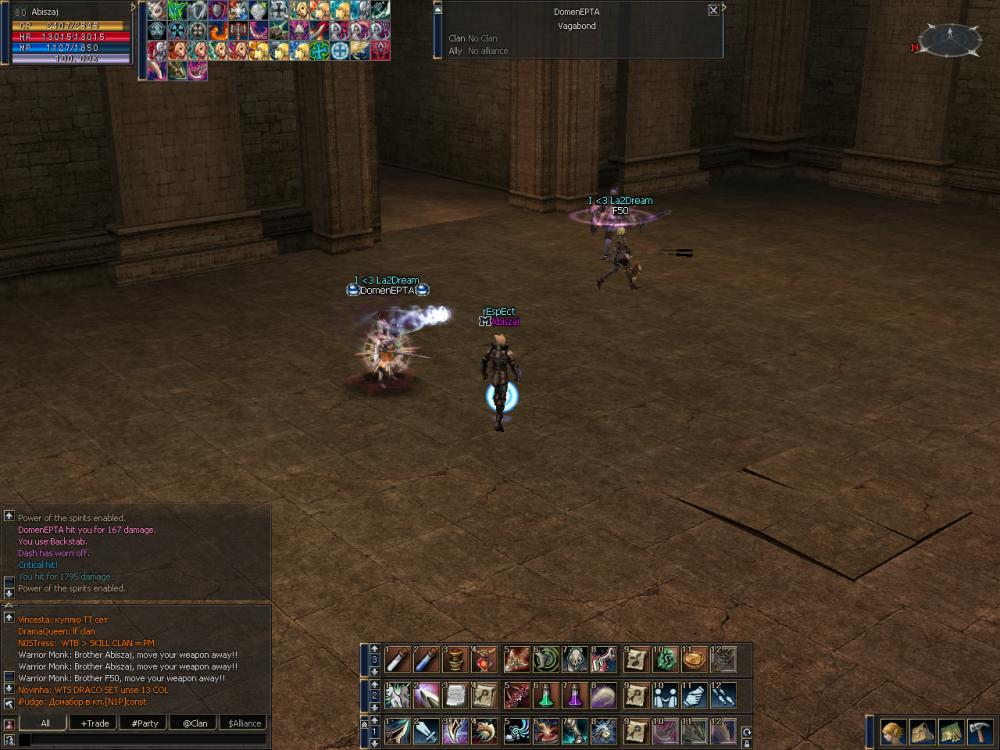
Task: Open the map icon in the menu bar
Action: point(951,732)
